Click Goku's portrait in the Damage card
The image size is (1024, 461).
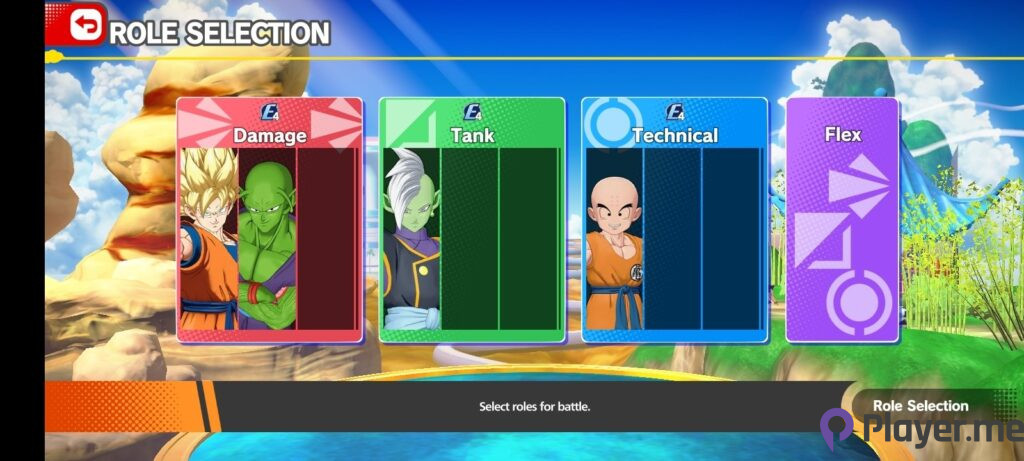[x=208, y=240]
